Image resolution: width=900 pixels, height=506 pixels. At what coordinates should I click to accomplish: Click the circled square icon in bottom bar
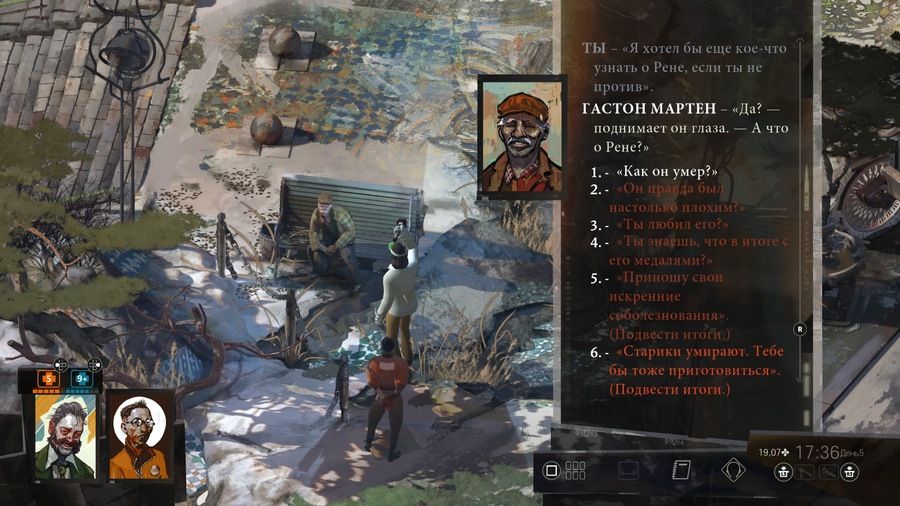coord(550,470)
